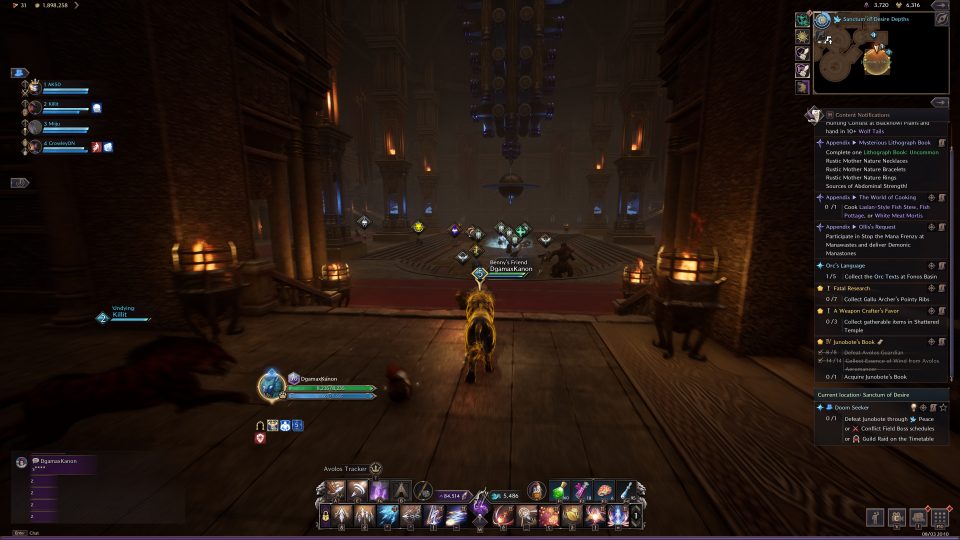Collapse the quest tracker panel arrow
The height and width of the screenshot is (540, 960).
[x=940, y=102]
